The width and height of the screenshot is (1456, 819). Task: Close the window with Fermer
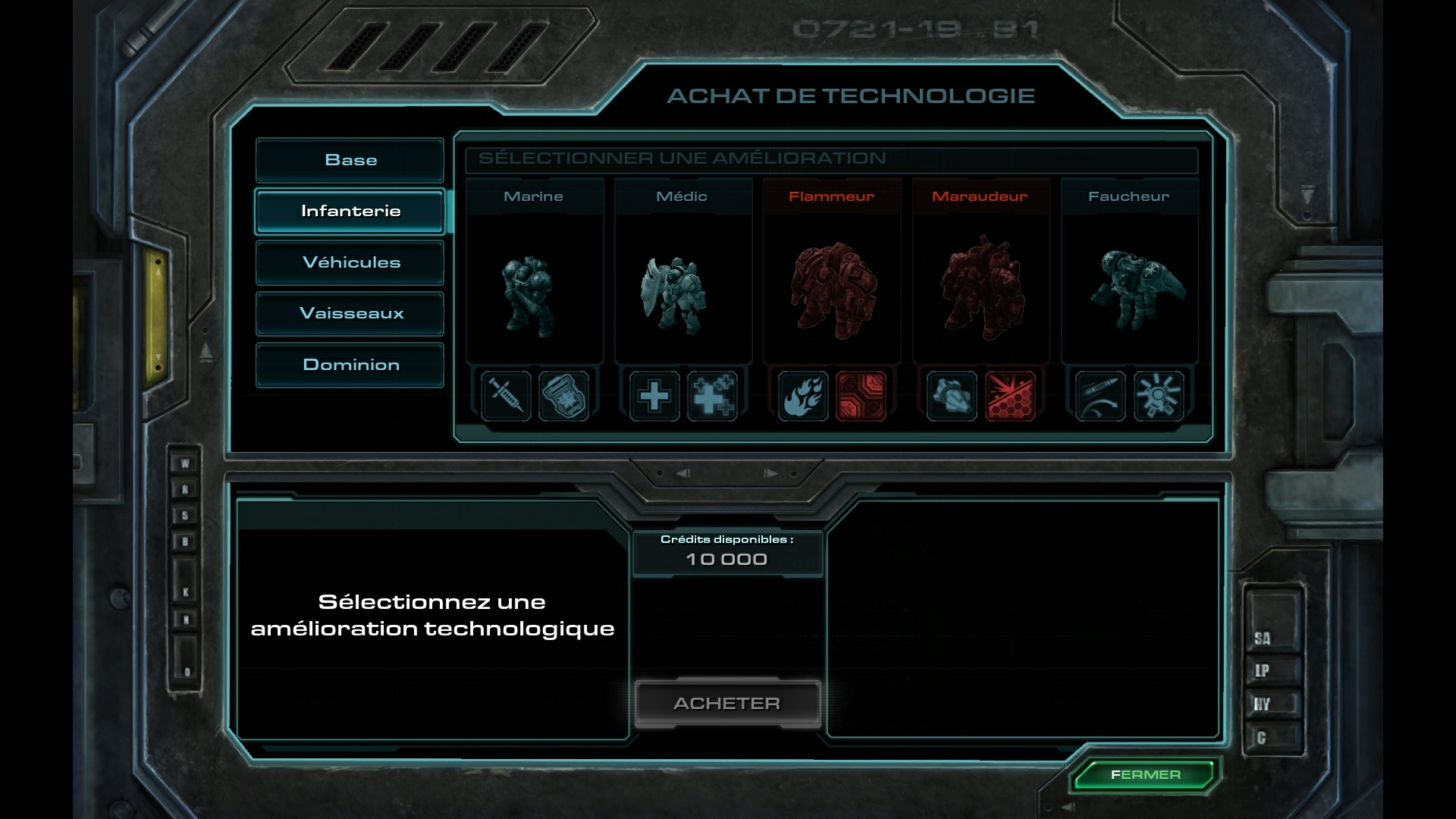click(1145, 774)
